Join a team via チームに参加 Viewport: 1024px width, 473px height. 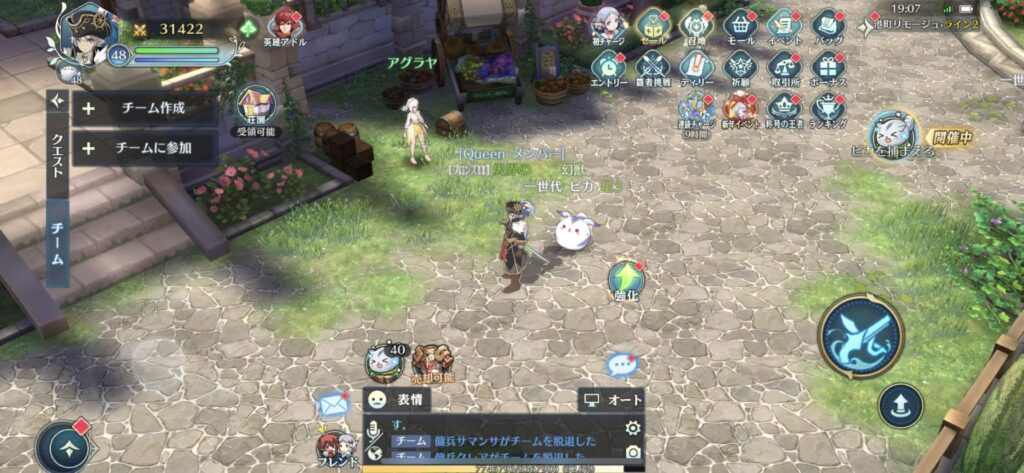[x=145, y=149]
